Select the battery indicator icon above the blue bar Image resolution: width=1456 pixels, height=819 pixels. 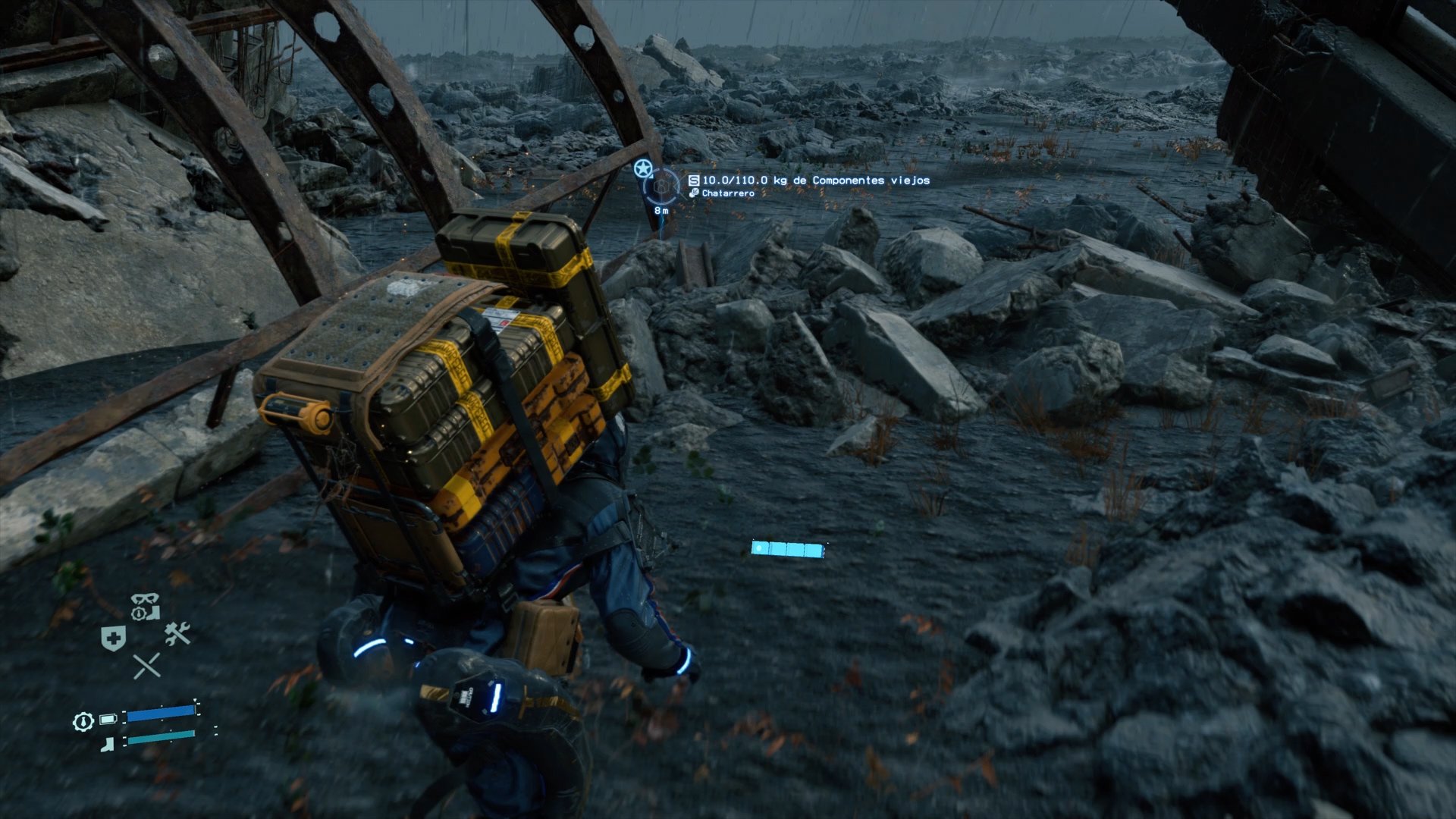pos(108,719)
